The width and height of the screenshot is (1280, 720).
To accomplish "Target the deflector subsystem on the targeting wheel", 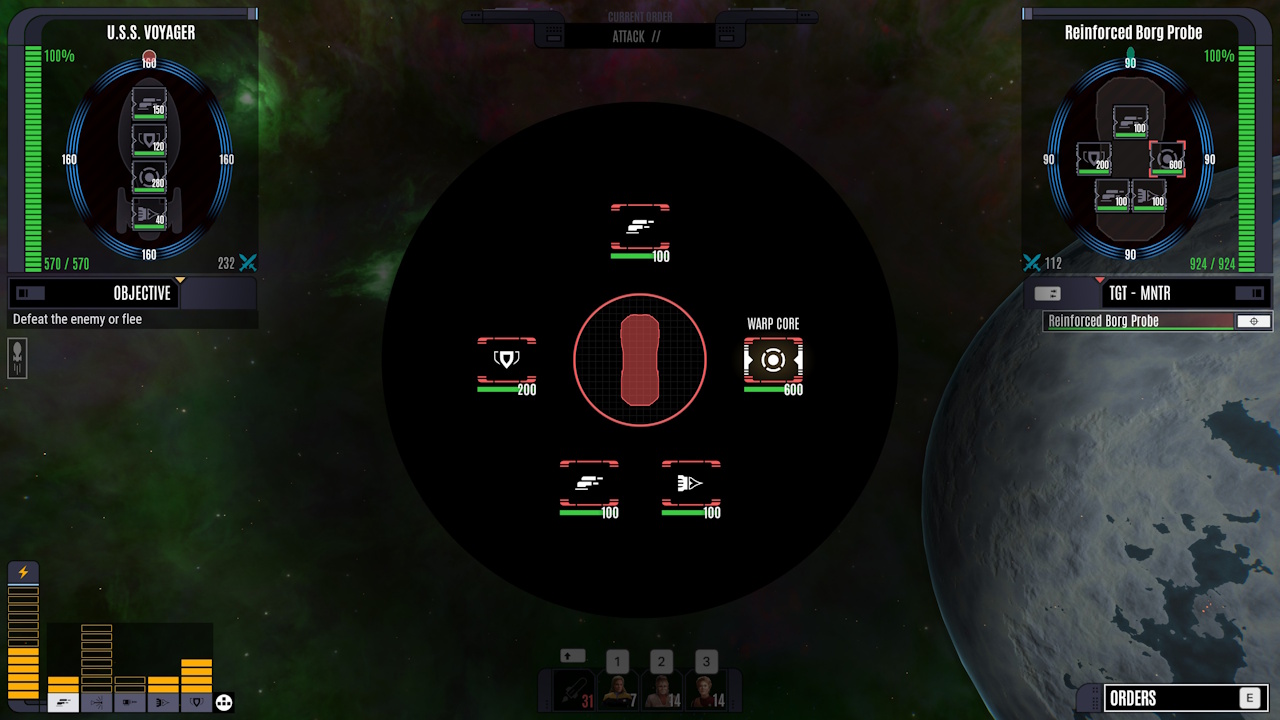I will click(x=691, y=485).
